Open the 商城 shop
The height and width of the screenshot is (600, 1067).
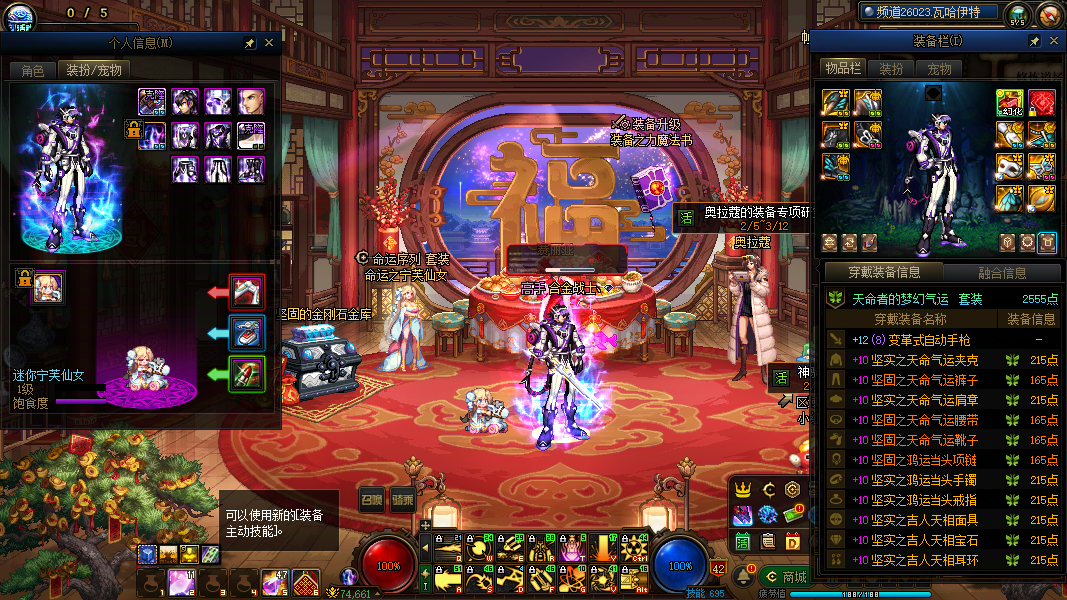point(784,576)
